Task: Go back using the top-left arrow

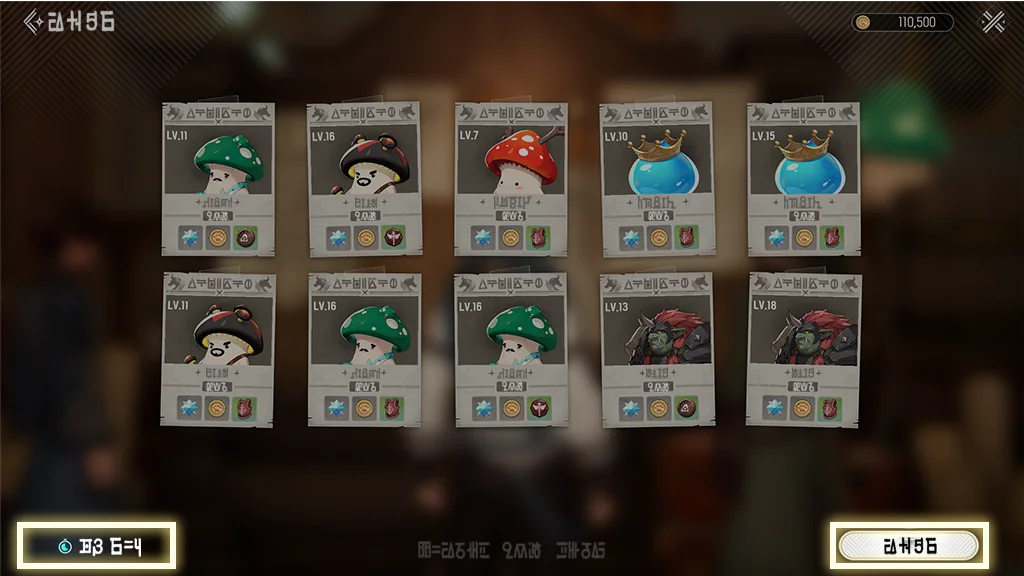Action: [x=32, y=21]
